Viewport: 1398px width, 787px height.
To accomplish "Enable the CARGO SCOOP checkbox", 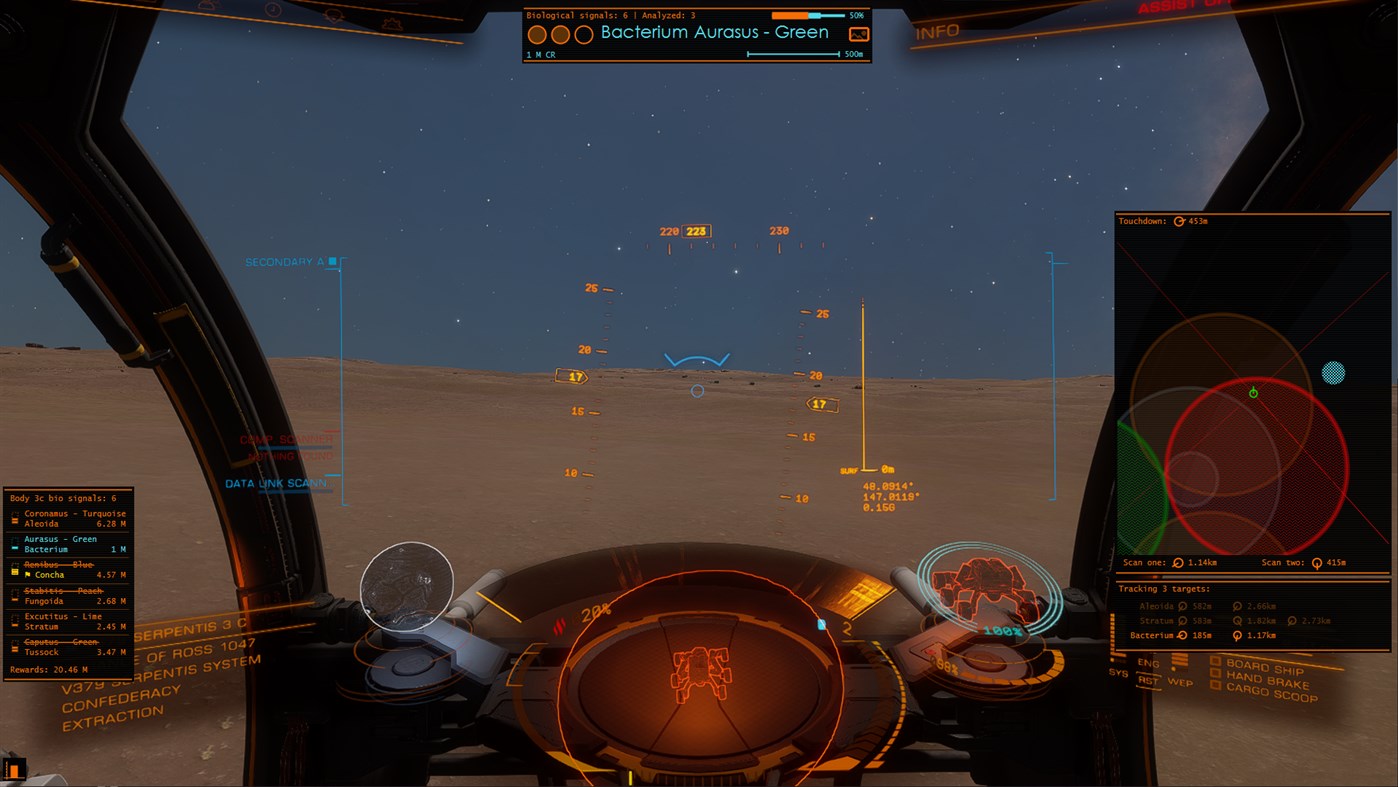I will pyautogui.click(x=1216, y=687).
